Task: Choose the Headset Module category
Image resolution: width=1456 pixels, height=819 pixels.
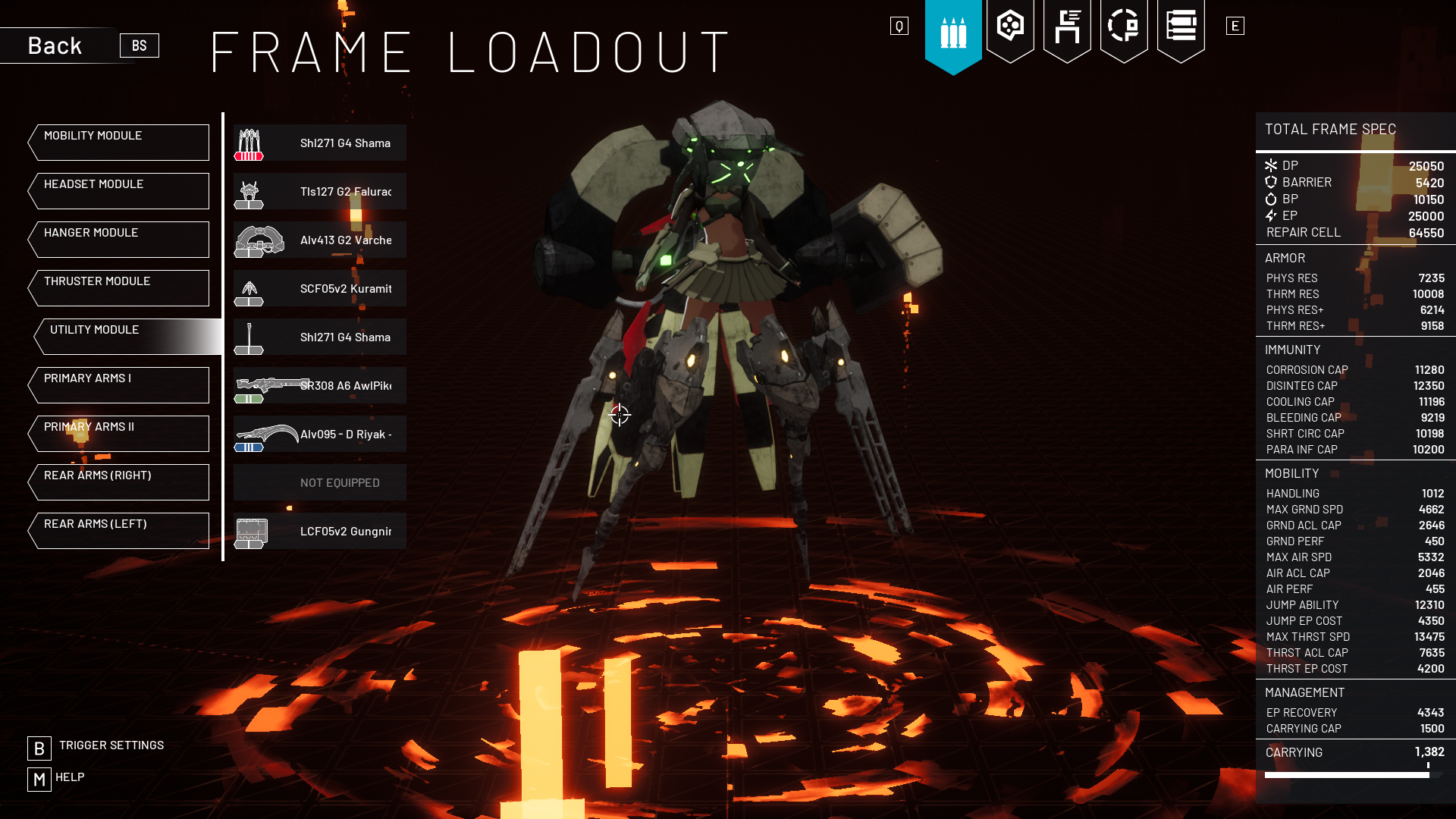Action: 119,191
